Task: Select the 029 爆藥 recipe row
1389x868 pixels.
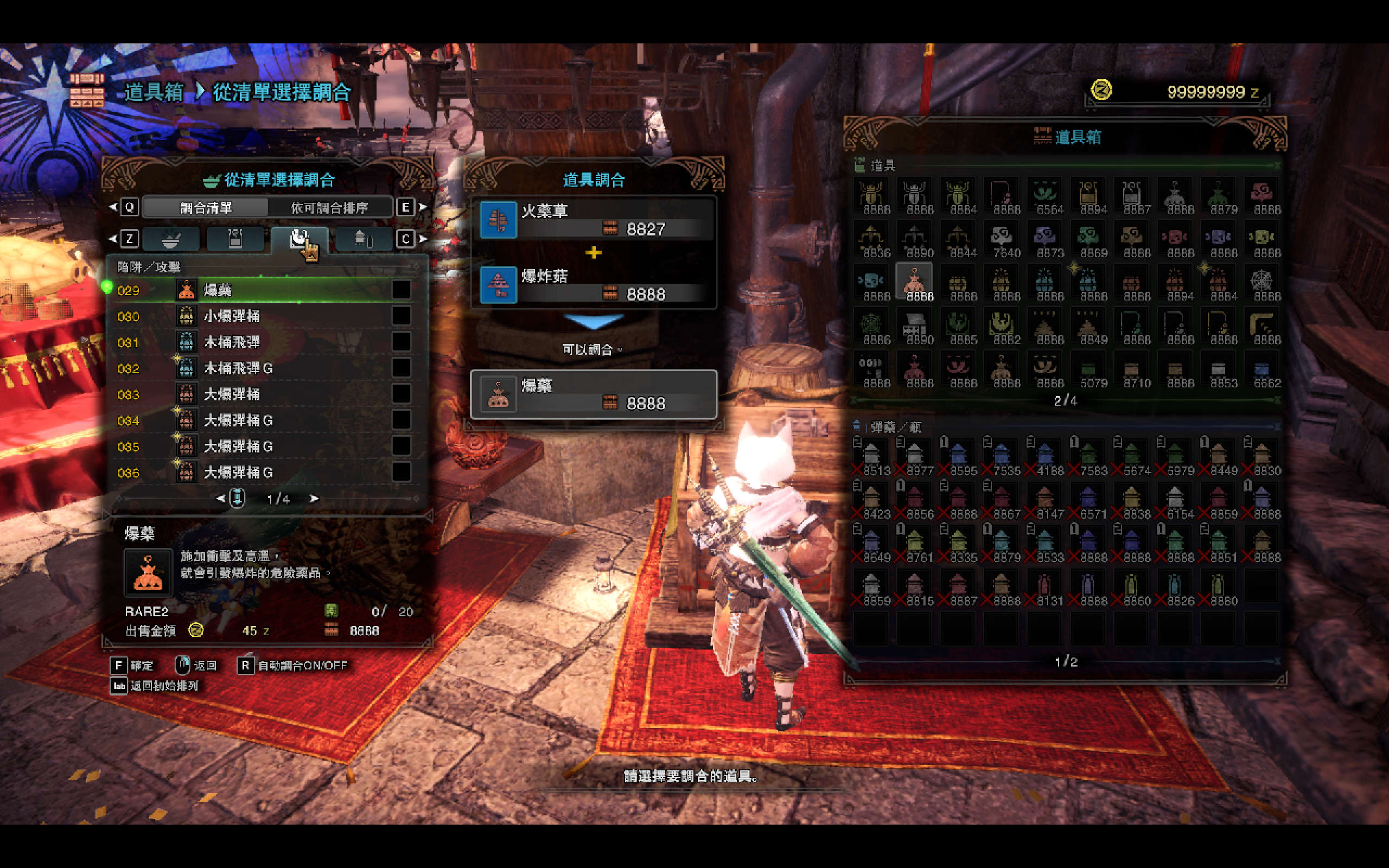Action: 258,290
